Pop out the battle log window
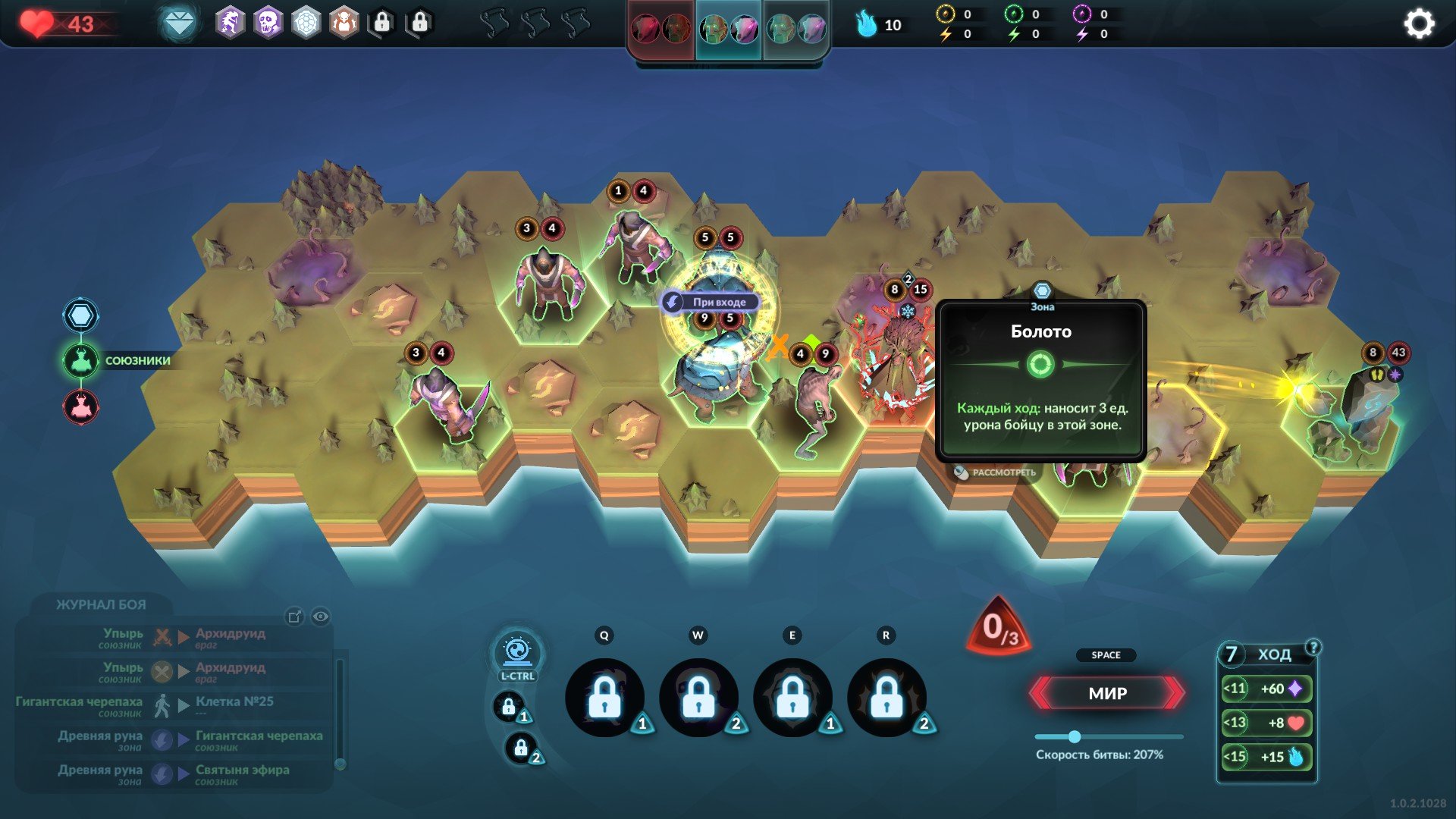Image resolution: width=1456 pixels, height=819 pixels. (295, 617)
